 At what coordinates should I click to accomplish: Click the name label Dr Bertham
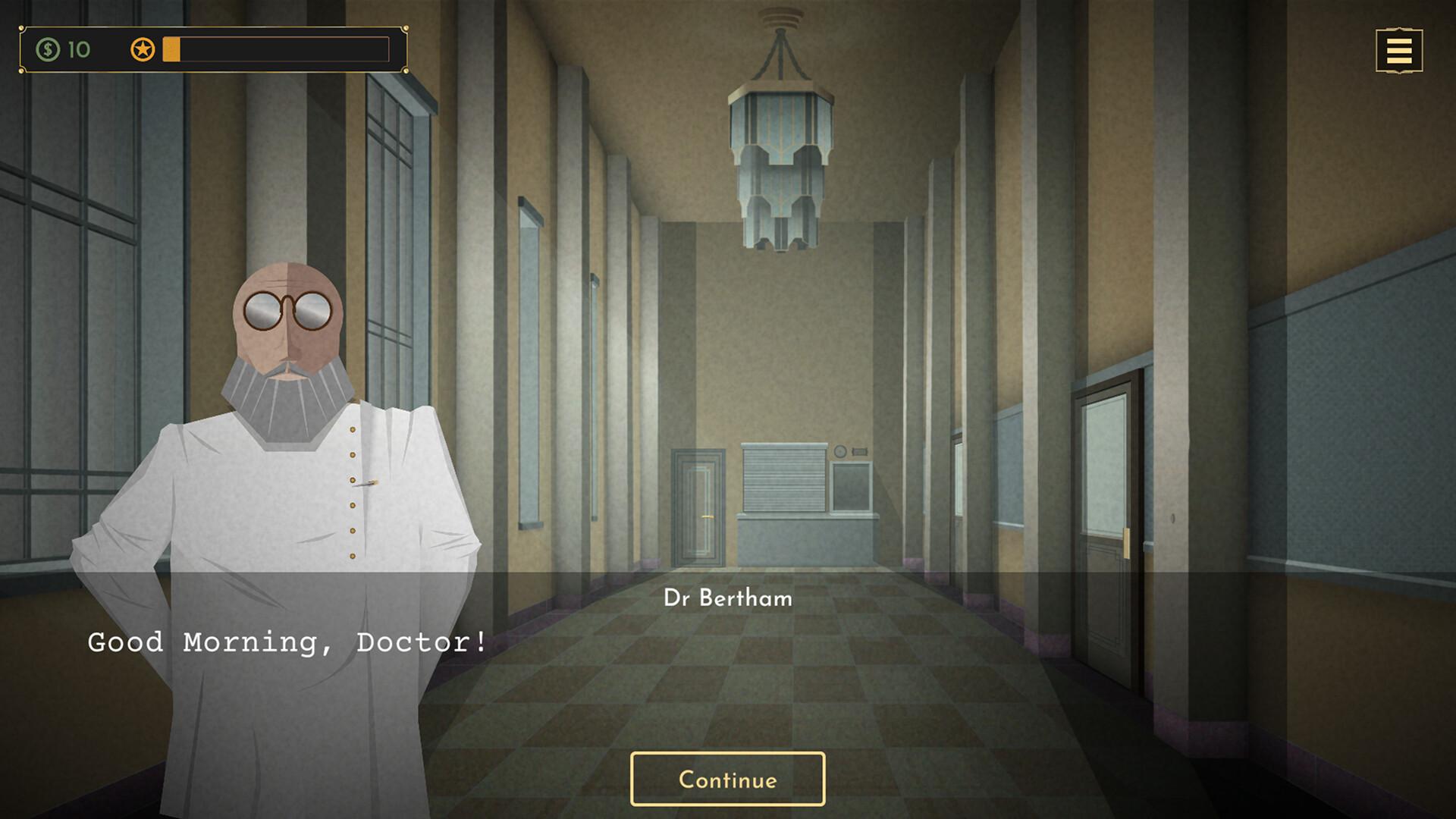(x=726, y=598)
